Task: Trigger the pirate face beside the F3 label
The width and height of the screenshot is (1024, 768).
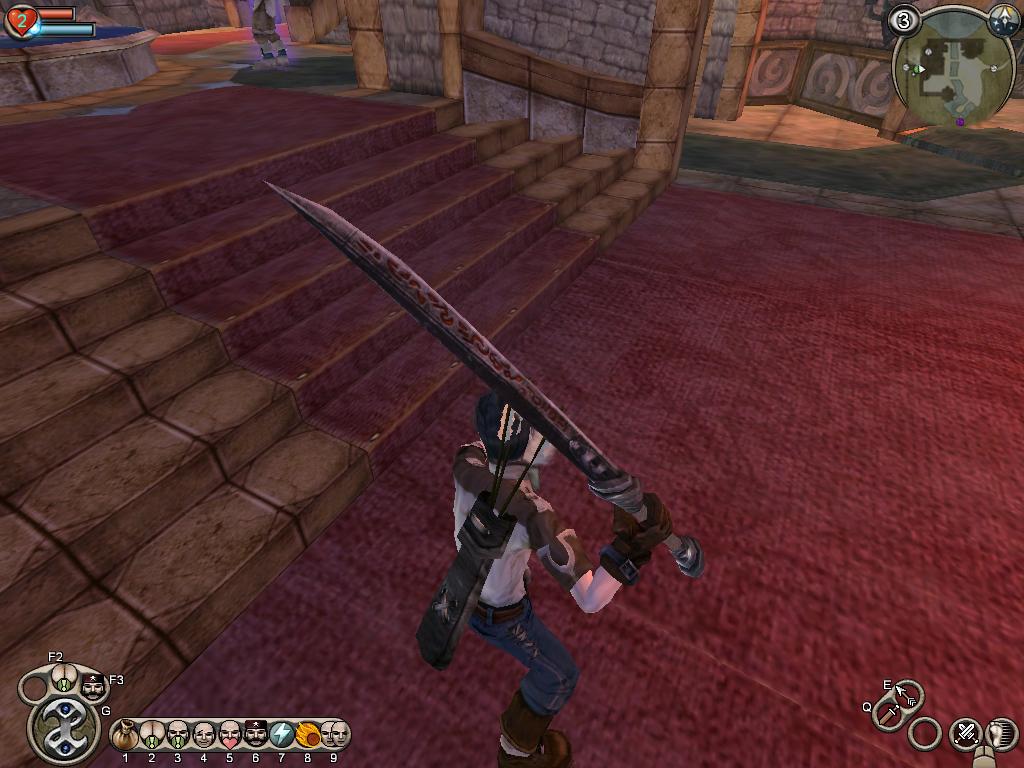Action: click(93, 688)
